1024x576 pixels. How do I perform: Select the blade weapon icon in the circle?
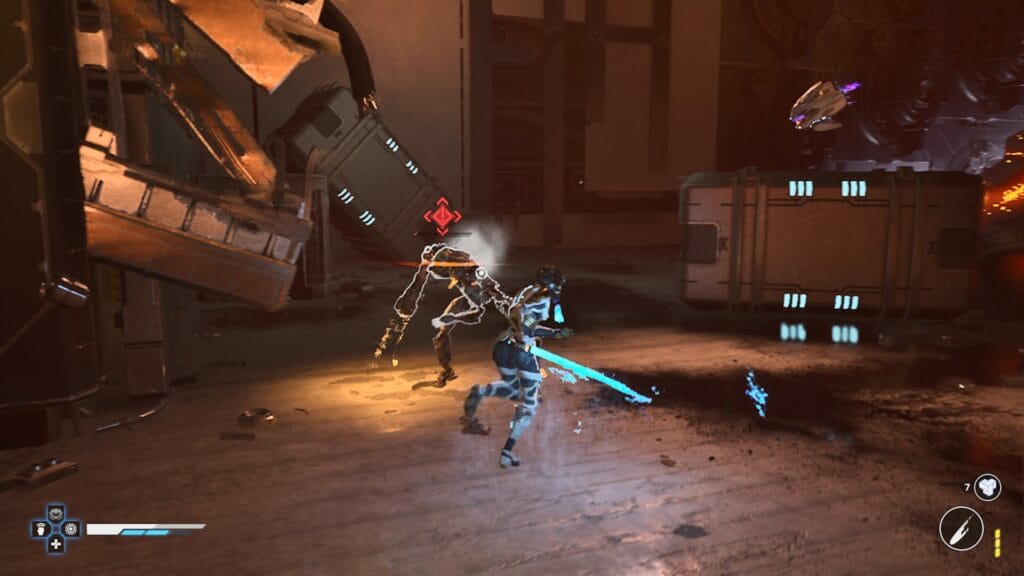click(961, 528)
